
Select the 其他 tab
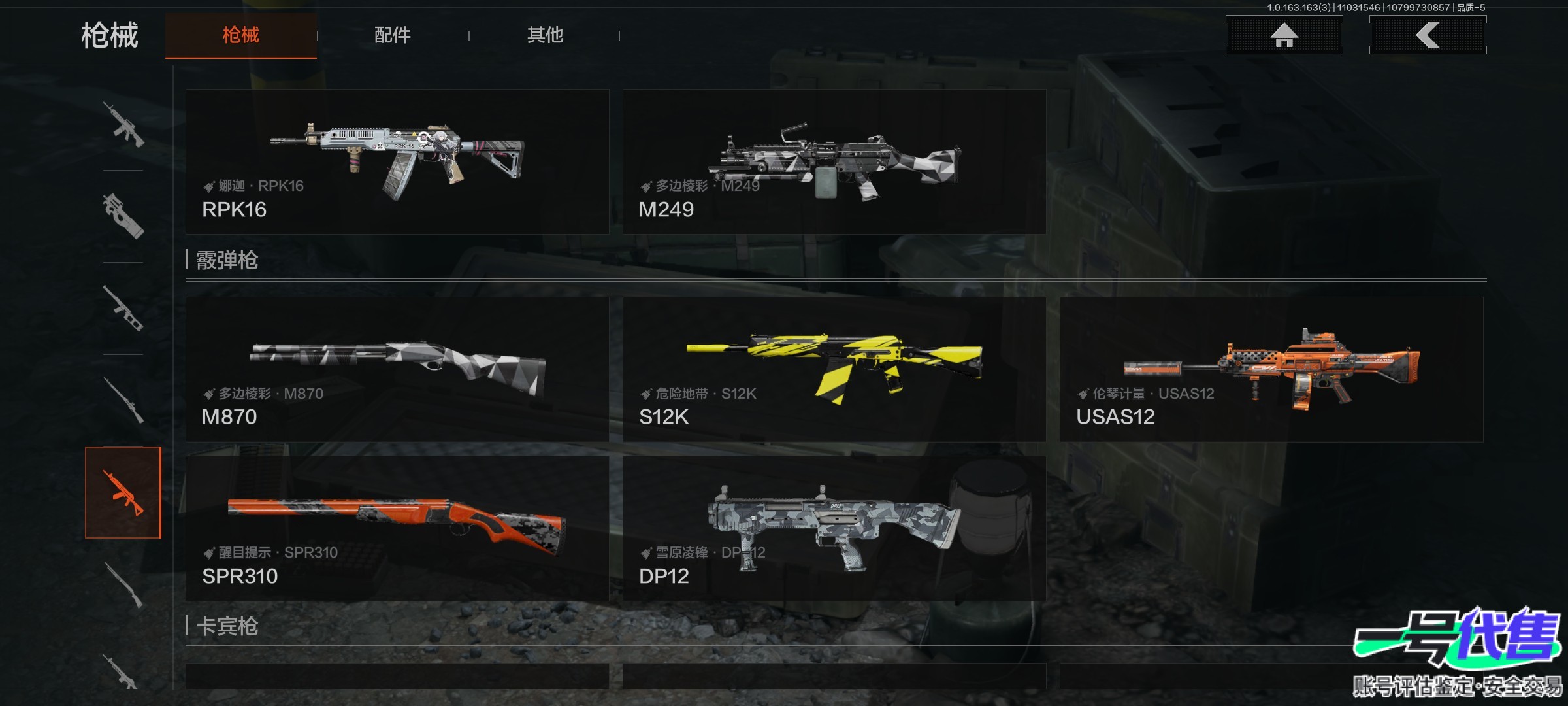(x=545, y=35)
